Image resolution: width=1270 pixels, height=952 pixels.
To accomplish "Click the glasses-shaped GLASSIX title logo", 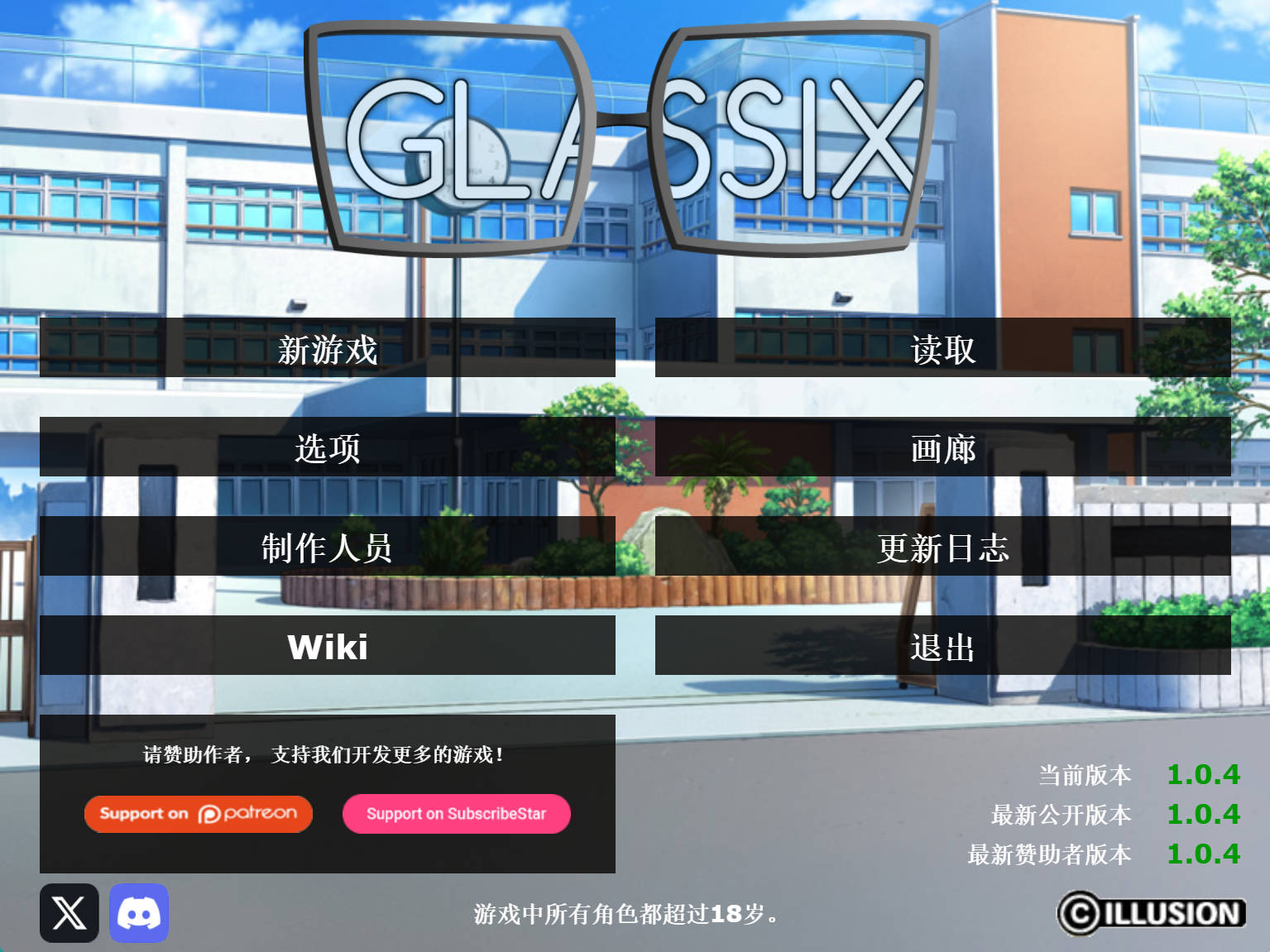I will (x=621, y=132).
